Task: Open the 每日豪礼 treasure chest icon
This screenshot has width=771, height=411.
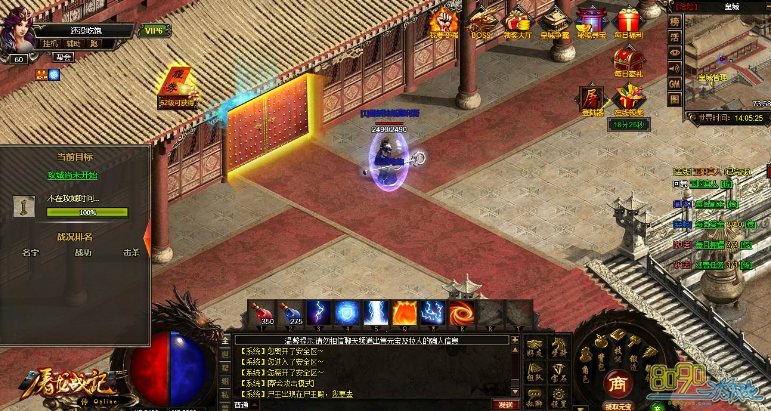Action: tap(627, 59)
